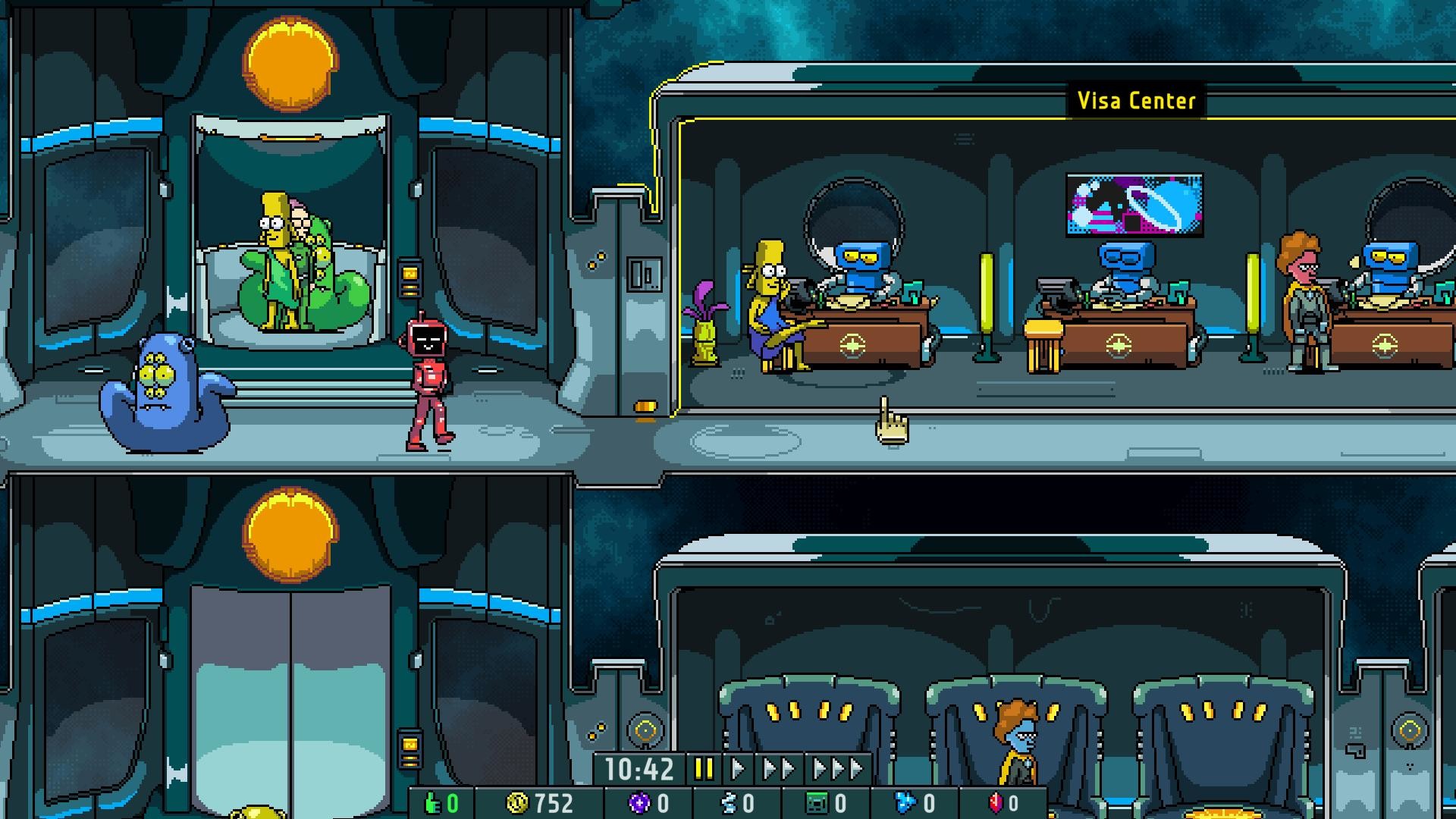Click the small coin icon on the corridor wall
This screenshot has width=1456, height=819.
(646, 407)
